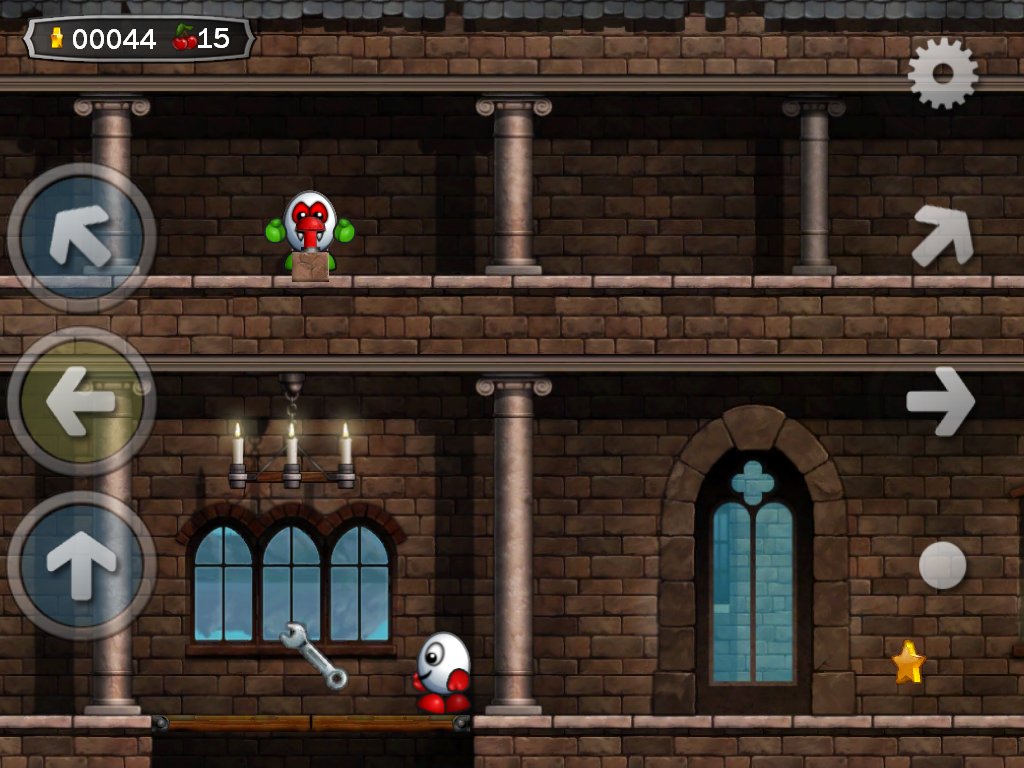Tap the jump-right diagonal arrow

click(942, 235)
